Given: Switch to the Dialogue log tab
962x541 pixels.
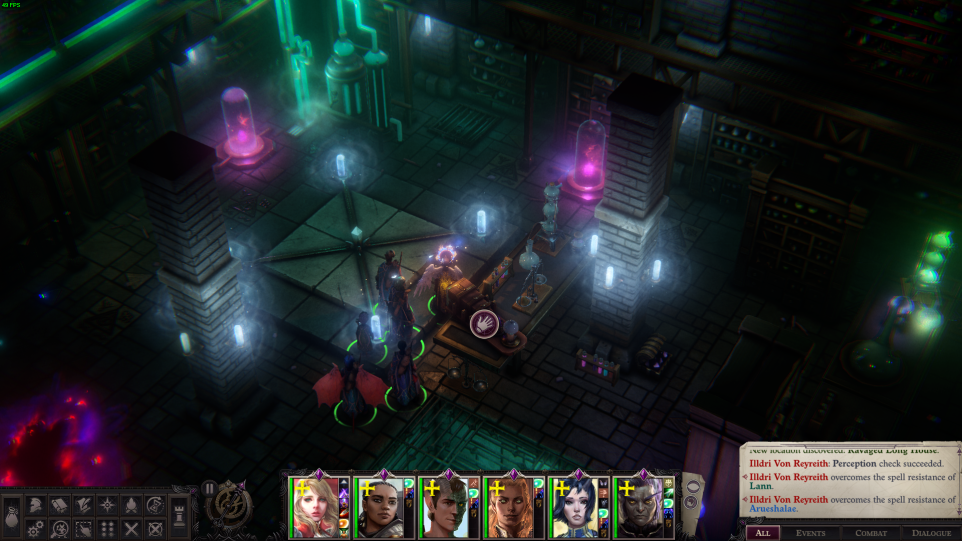Looking at the screenshot, I should [x=930, y=533].
